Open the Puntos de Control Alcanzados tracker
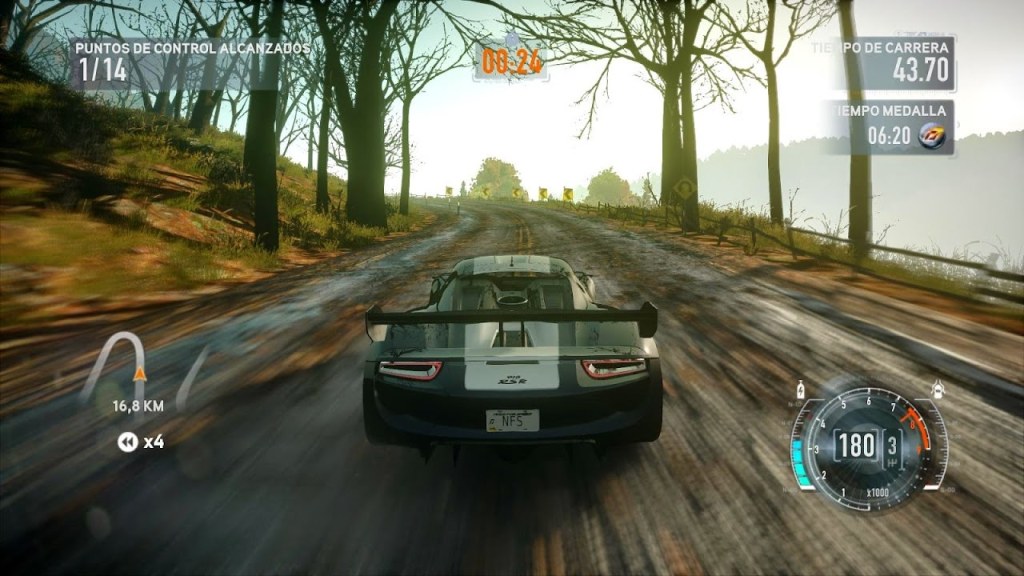Image resolution: width=1024 pixels, height=576 pixels. coord(190,62)
